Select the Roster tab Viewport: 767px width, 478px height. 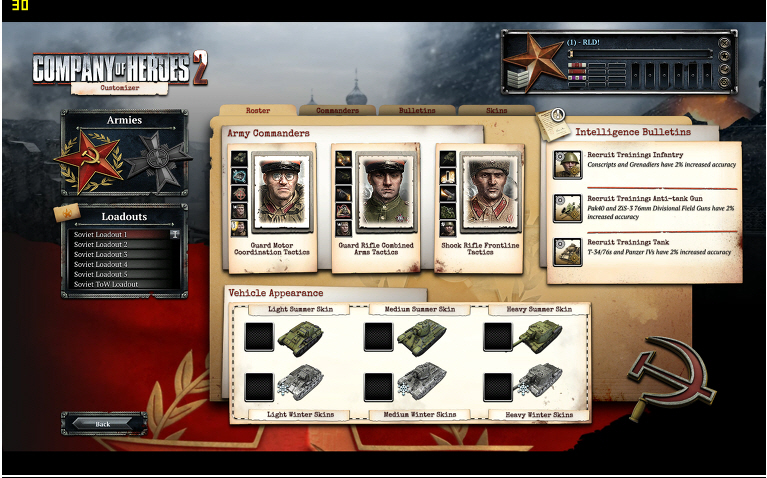click(258, 110)
